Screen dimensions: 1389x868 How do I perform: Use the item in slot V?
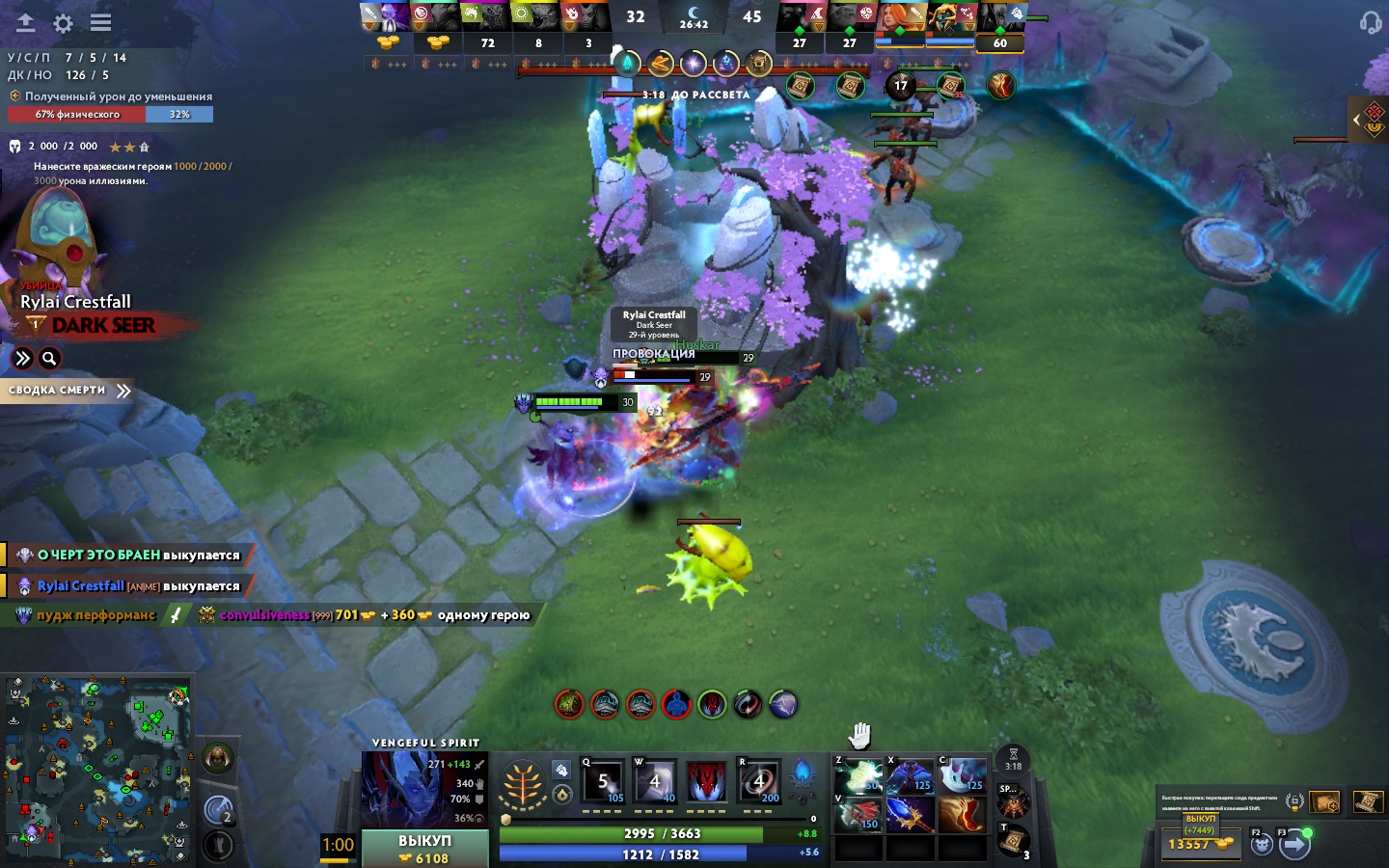pyautogui.click(x=858, y=815)
